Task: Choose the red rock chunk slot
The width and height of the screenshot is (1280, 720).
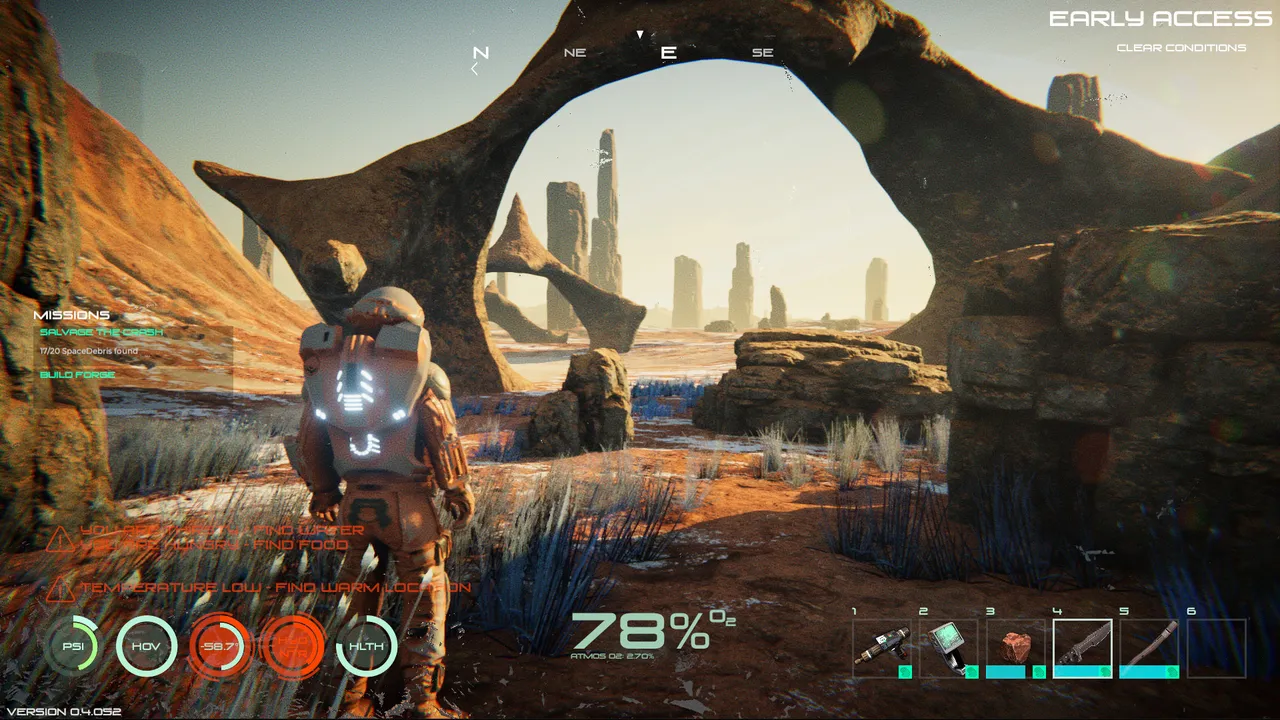Action: pyautogui.click(x=1015, y=648)
